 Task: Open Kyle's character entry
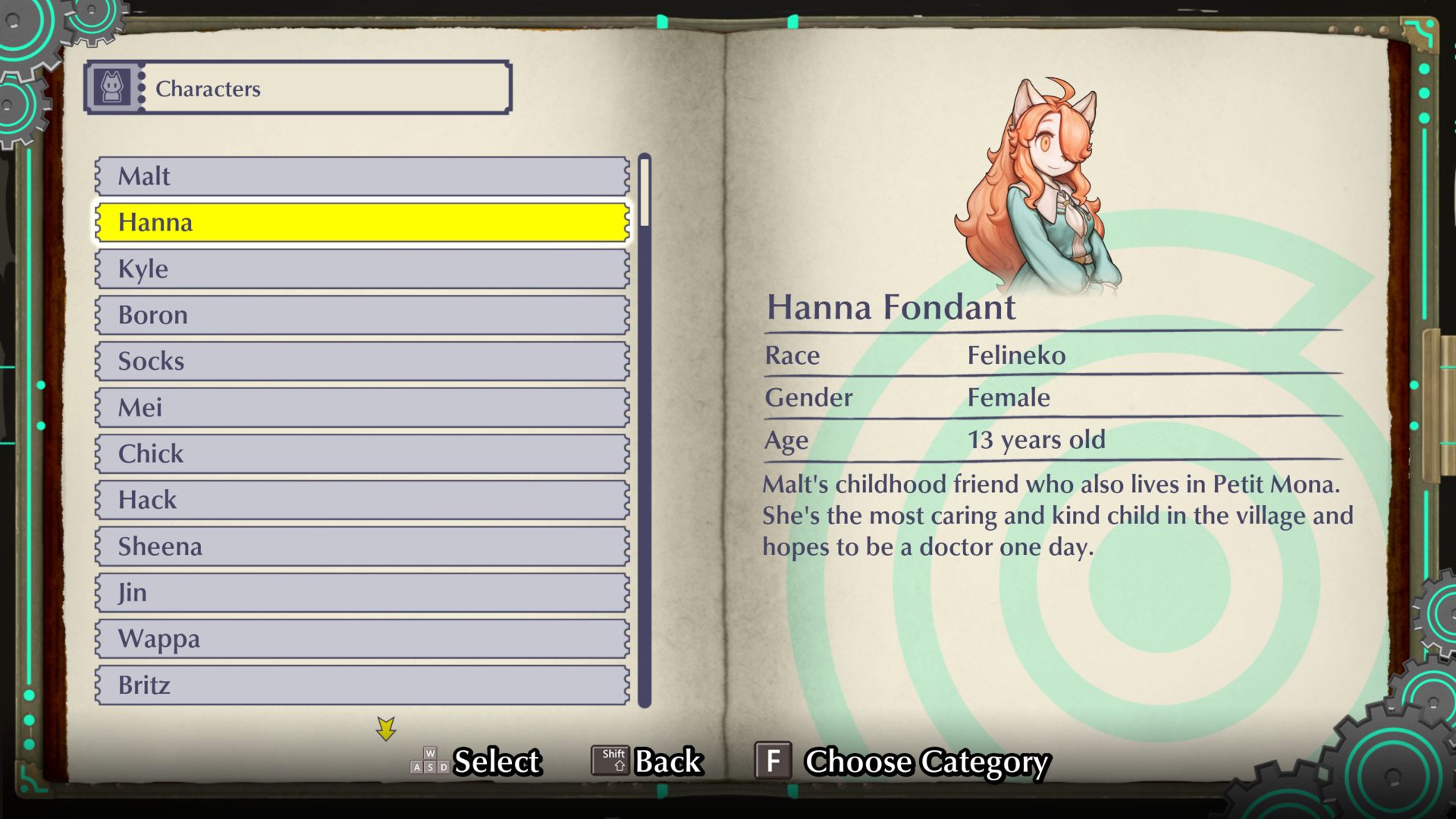coord(362,268)
